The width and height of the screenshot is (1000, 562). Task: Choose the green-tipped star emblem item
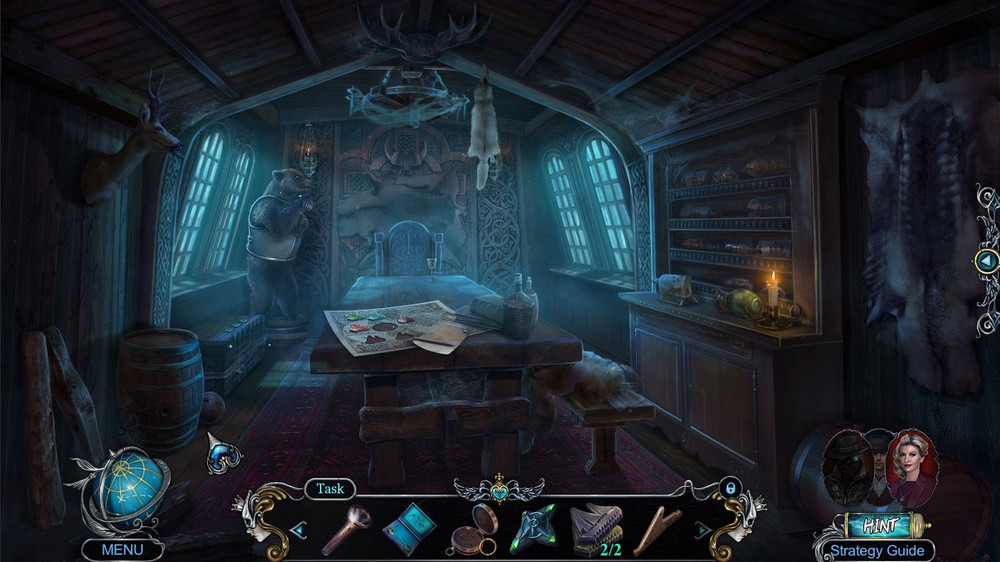click(534, 529)
